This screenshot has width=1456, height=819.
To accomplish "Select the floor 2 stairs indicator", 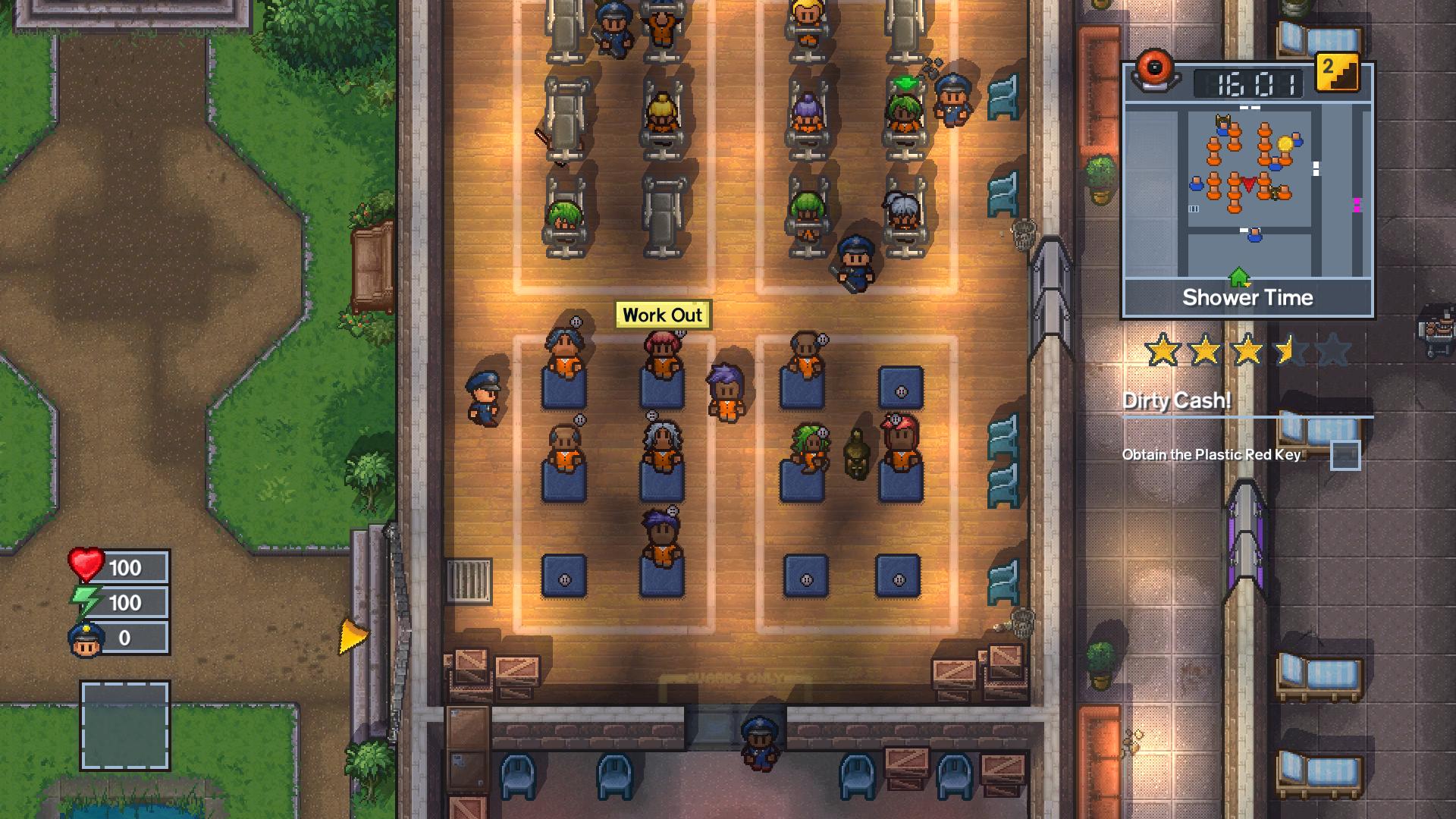I will (x=1338, y=74).
